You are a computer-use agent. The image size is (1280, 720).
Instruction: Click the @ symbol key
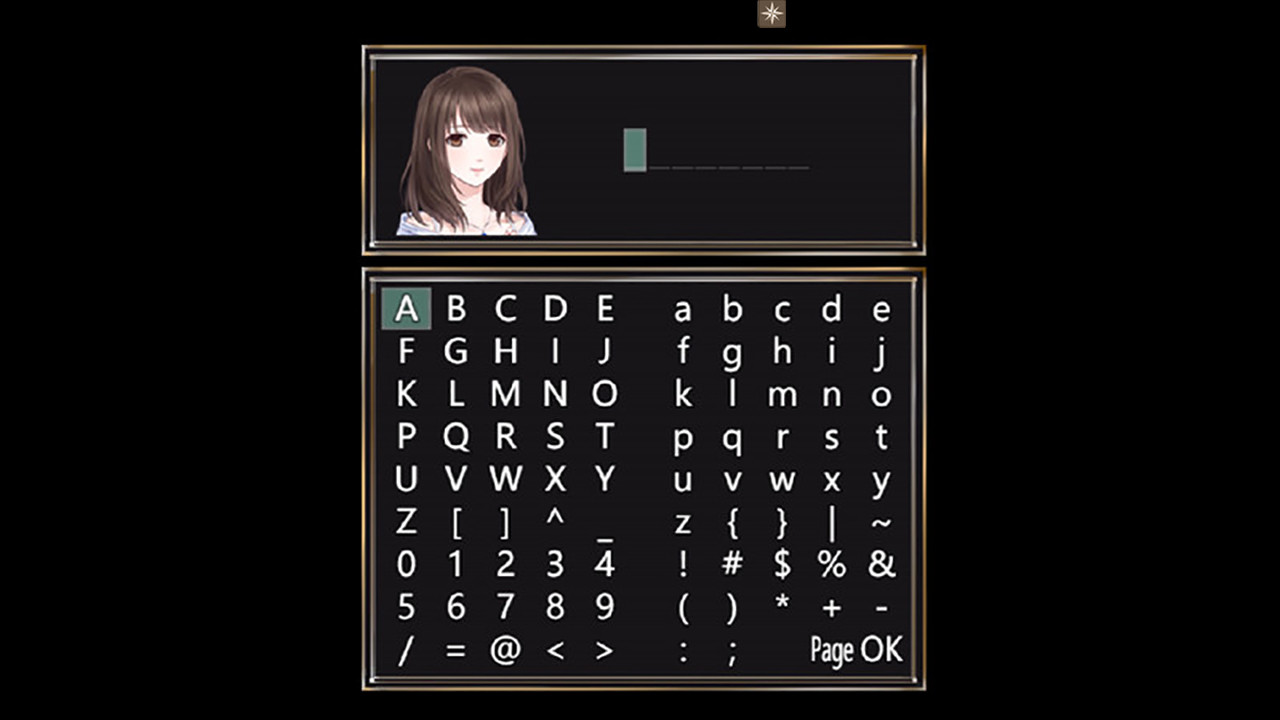click(504, 650)
